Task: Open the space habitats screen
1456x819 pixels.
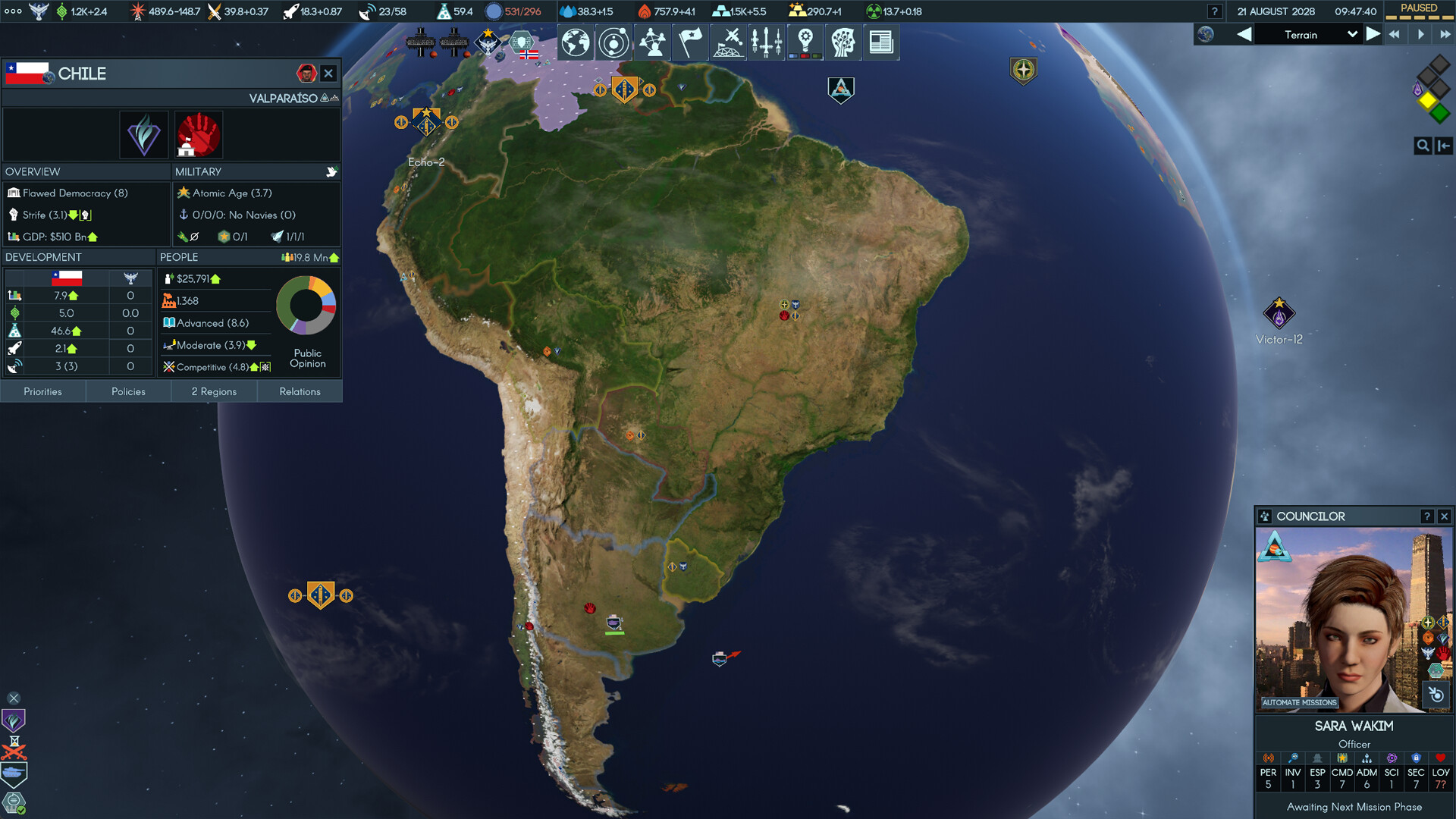Action: click(x=728, y=42)
